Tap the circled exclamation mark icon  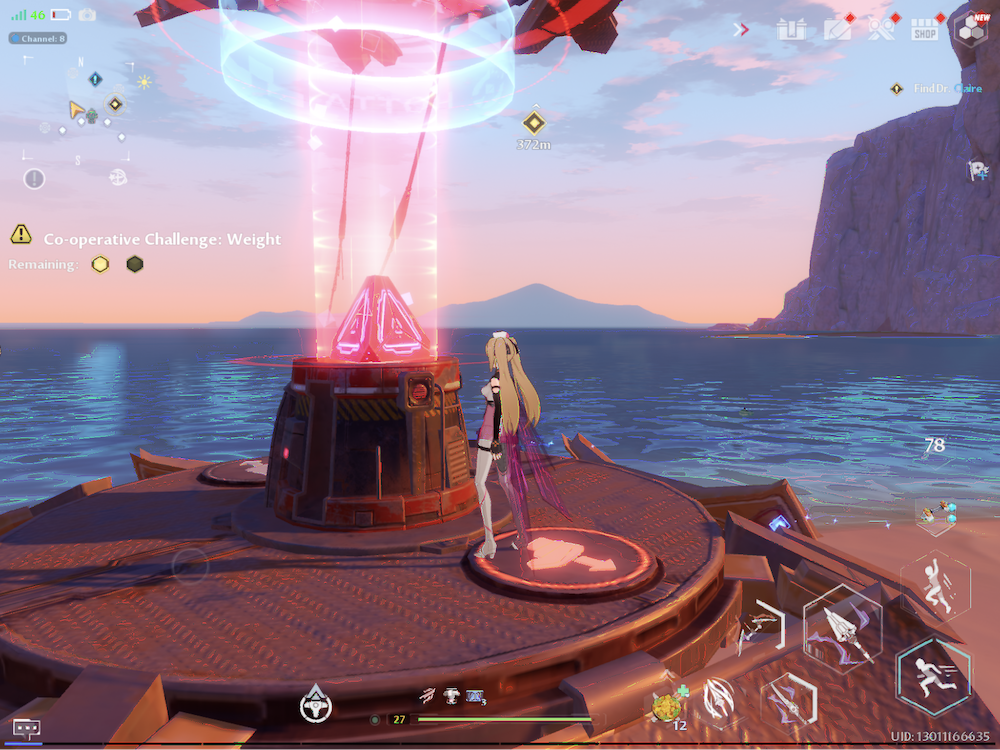point(34,178)
